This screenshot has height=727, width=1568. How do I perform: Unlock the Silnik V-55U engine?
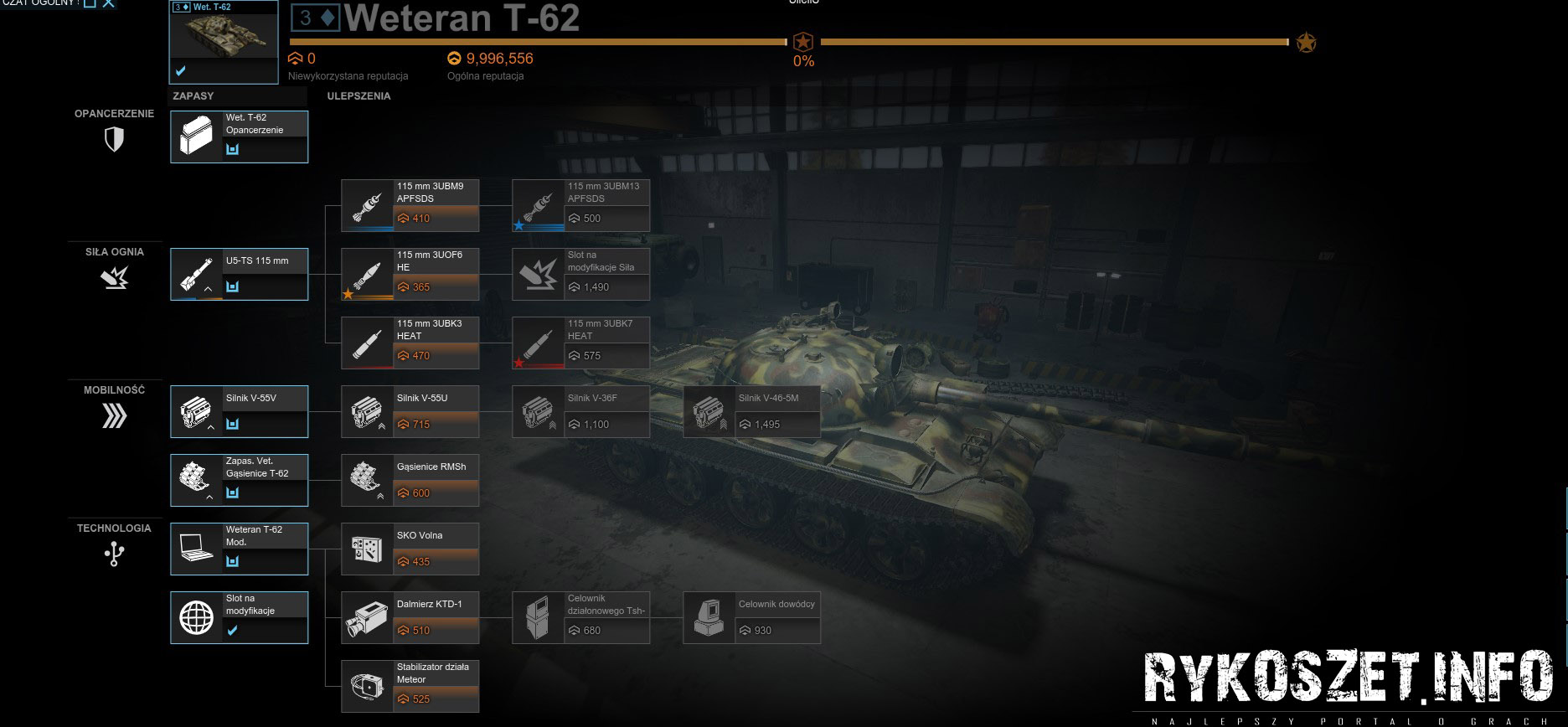tap(410, 411)
